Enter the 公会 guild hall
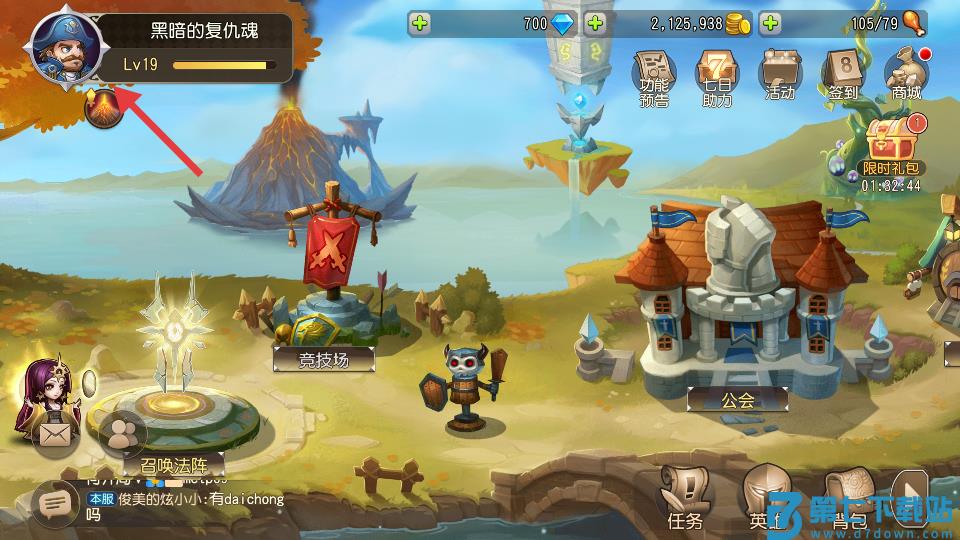The height and width of the screenshot is (540, 960). pyautogui.click(x=737, y=399)
